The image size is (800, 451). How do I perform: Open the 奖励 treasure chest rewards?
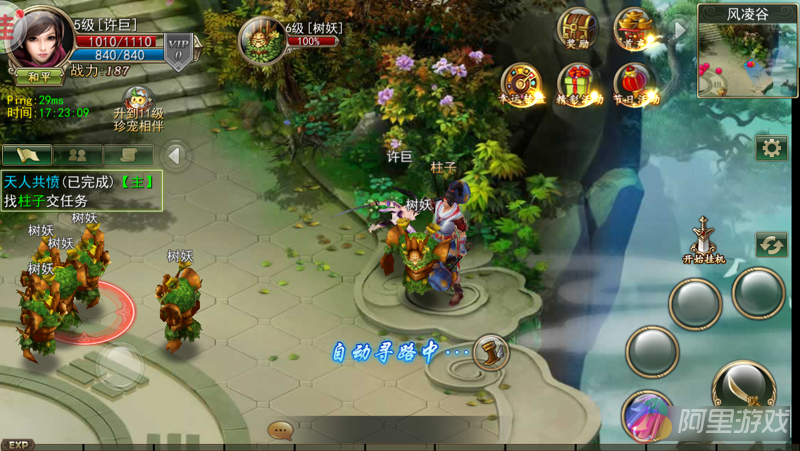[x=577, y=29]
